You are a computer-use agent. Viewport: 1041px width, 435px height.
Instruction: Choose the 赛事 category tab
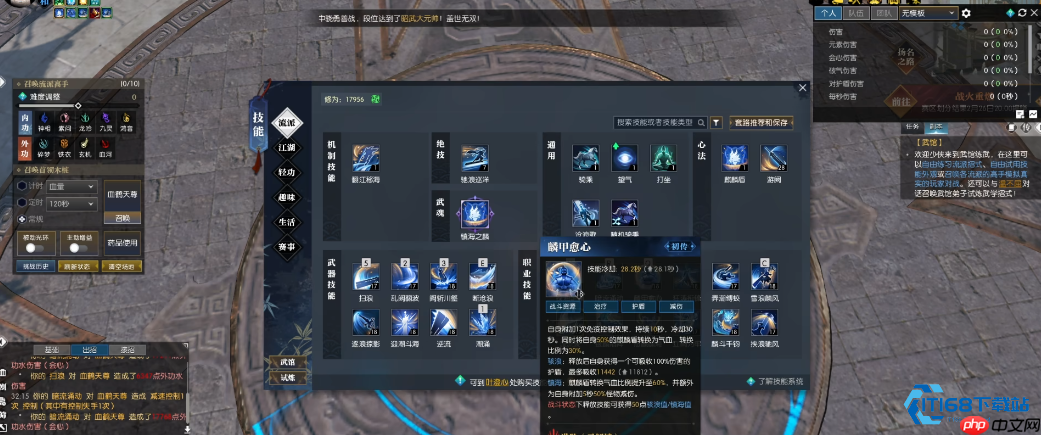[x=287, y=246]
